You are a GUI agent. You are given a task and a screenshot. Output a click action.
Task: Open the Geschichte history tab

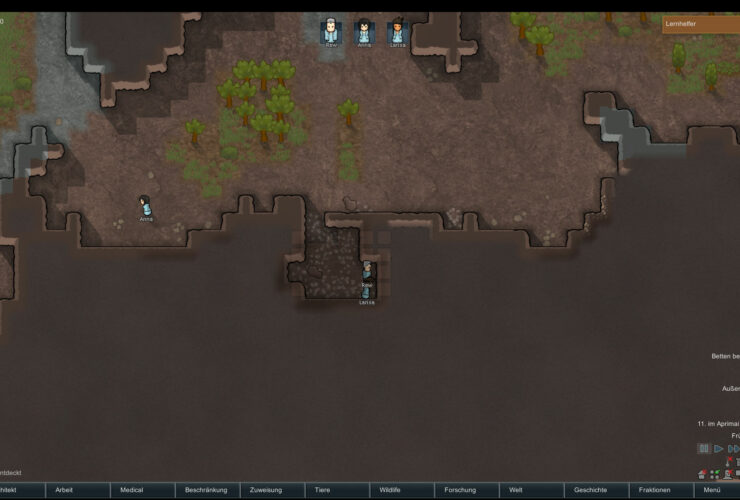click(x=590, y=490)
